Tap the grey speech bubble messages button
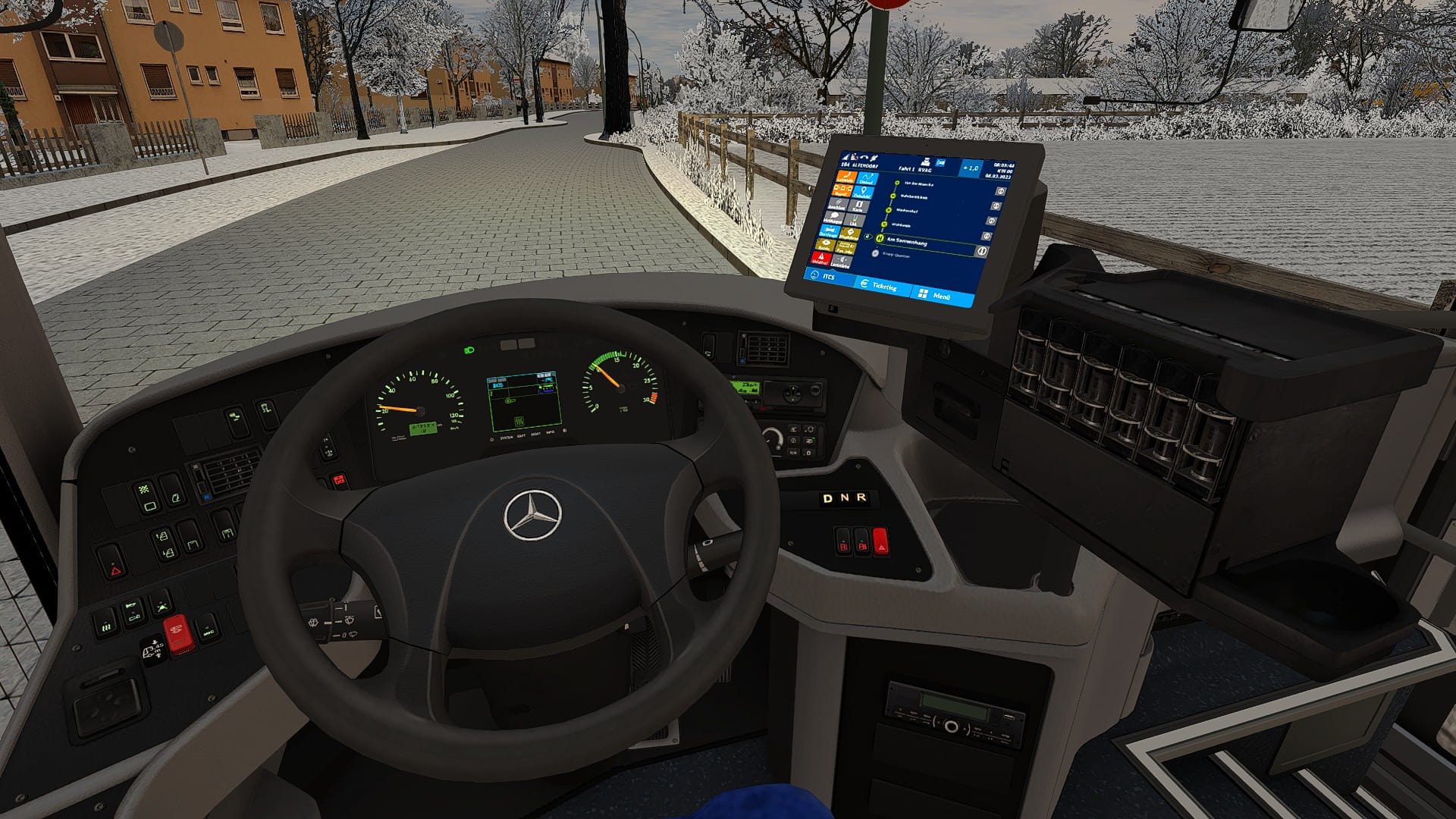Image resolution: width=1456 pixels, height=819 pixels. [834, 216]
